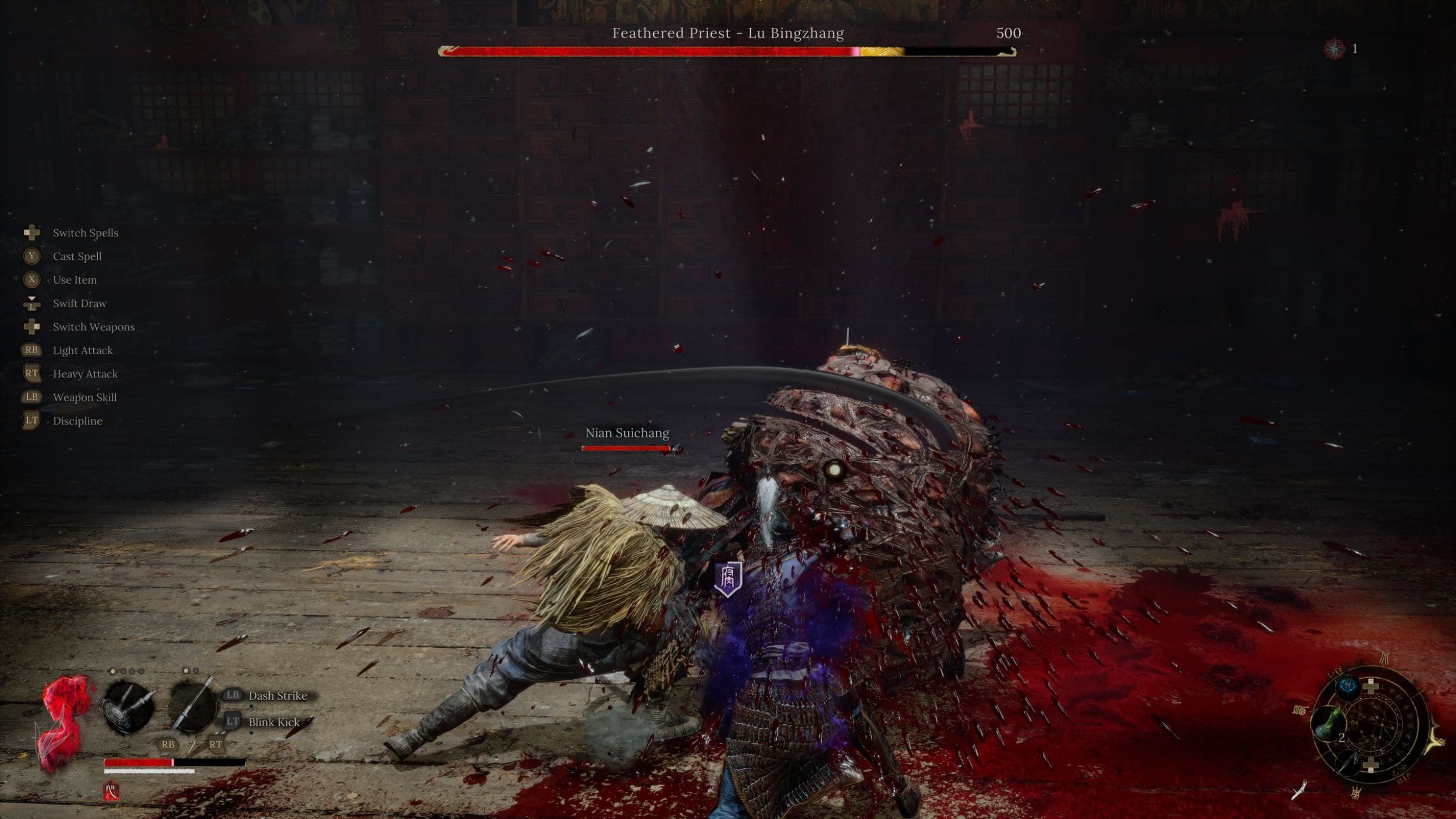Click the red mercury currency icon
Image resolution: width=1456 pixels, height=819 pixels.
point(1334,49)
